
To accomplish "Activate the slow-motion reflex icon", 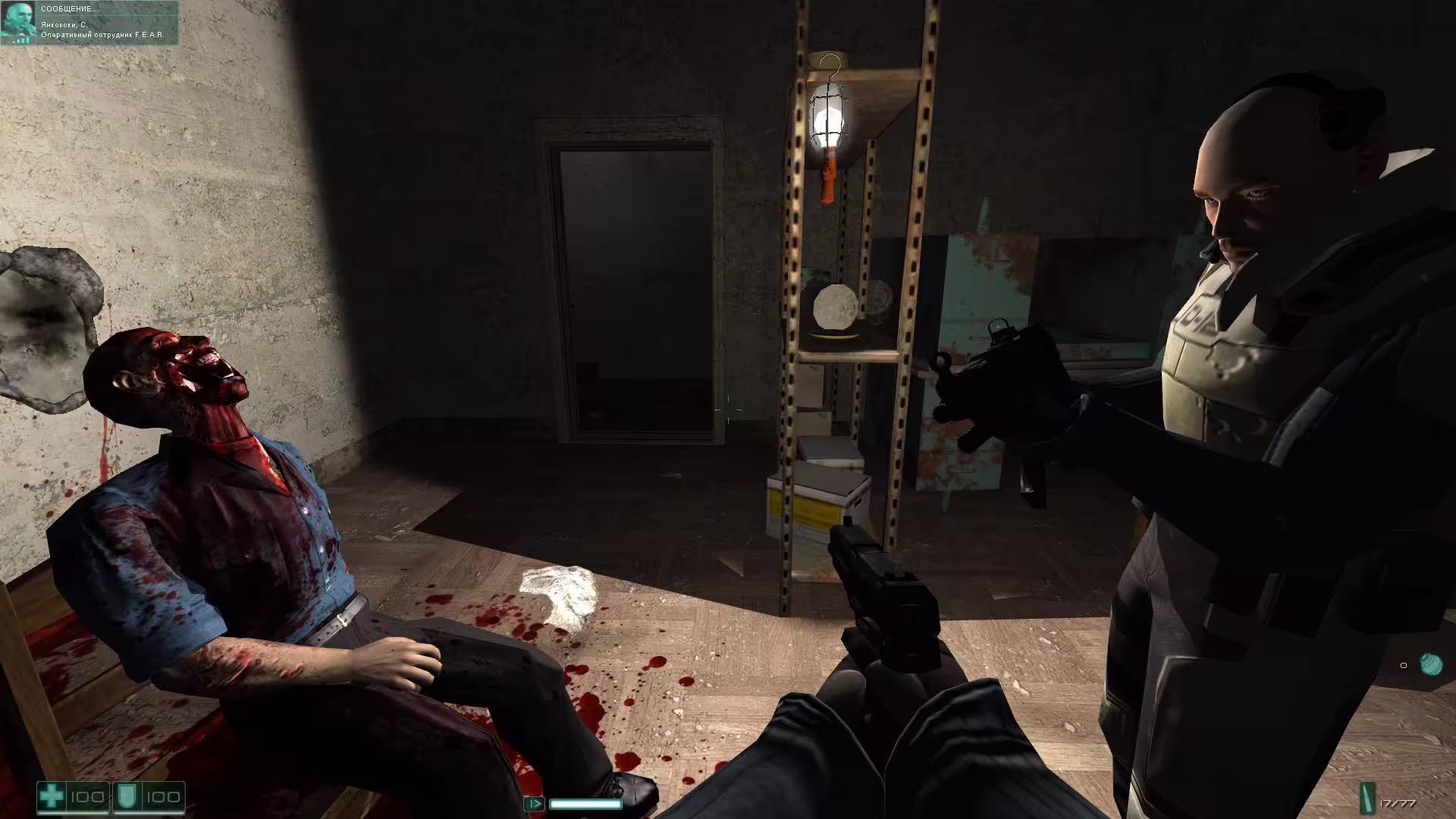I will [534, 804].
